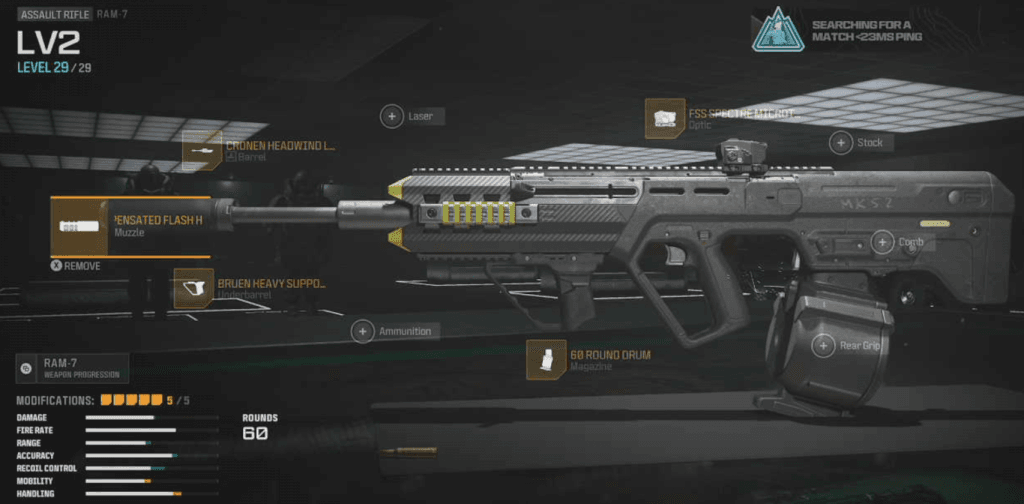
Task: Select the Cronen Headwind barrel attachment
Action: [204, 150]
